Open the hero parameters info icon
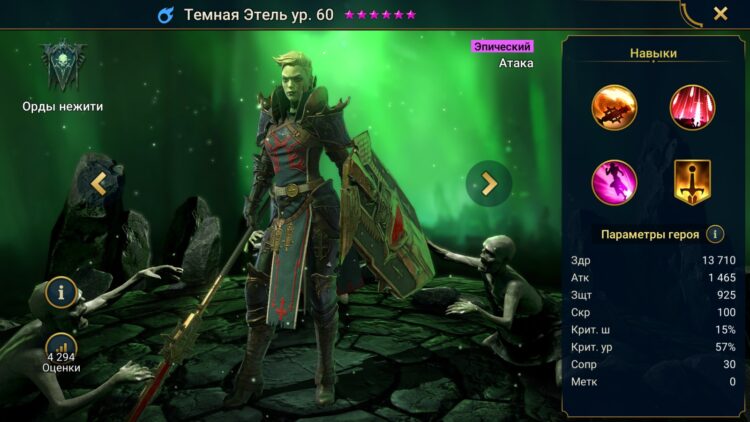750x422 pixels. pos(715,234)
